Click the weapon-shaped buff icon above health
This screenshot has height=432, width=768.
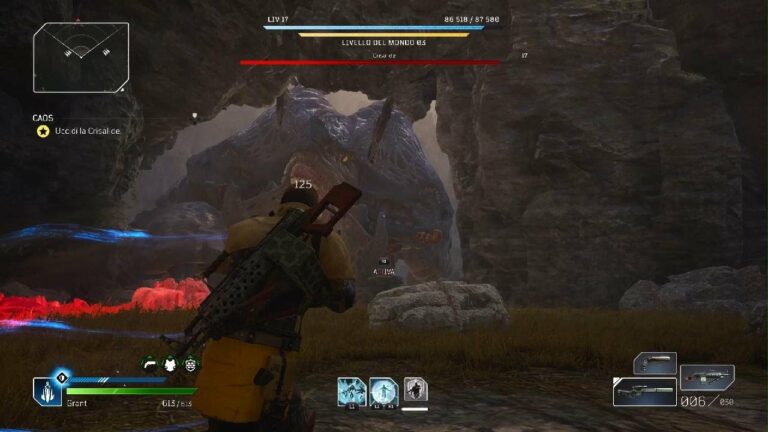click(x=150, y=365)
